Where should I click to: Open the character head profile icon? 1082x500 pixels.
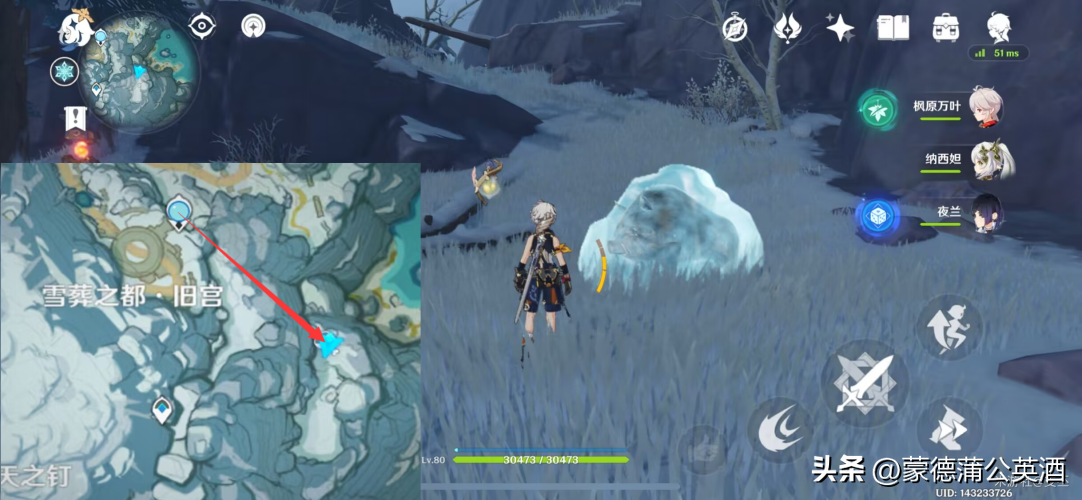tap(997, 27)
